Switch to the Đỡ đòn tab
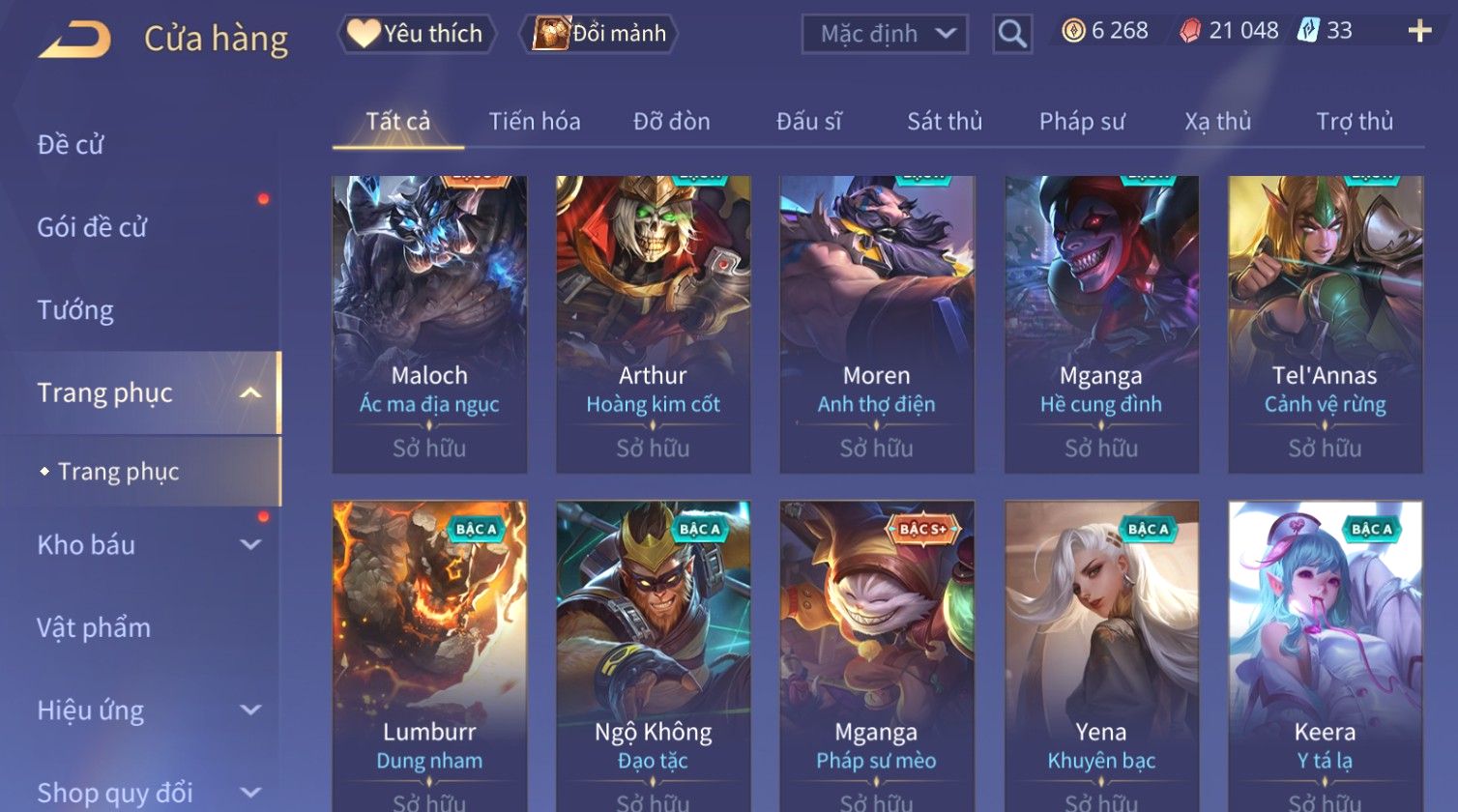The width and height of the screenshot is (1458, 812). pyautogui.click(x=671, y=122)
